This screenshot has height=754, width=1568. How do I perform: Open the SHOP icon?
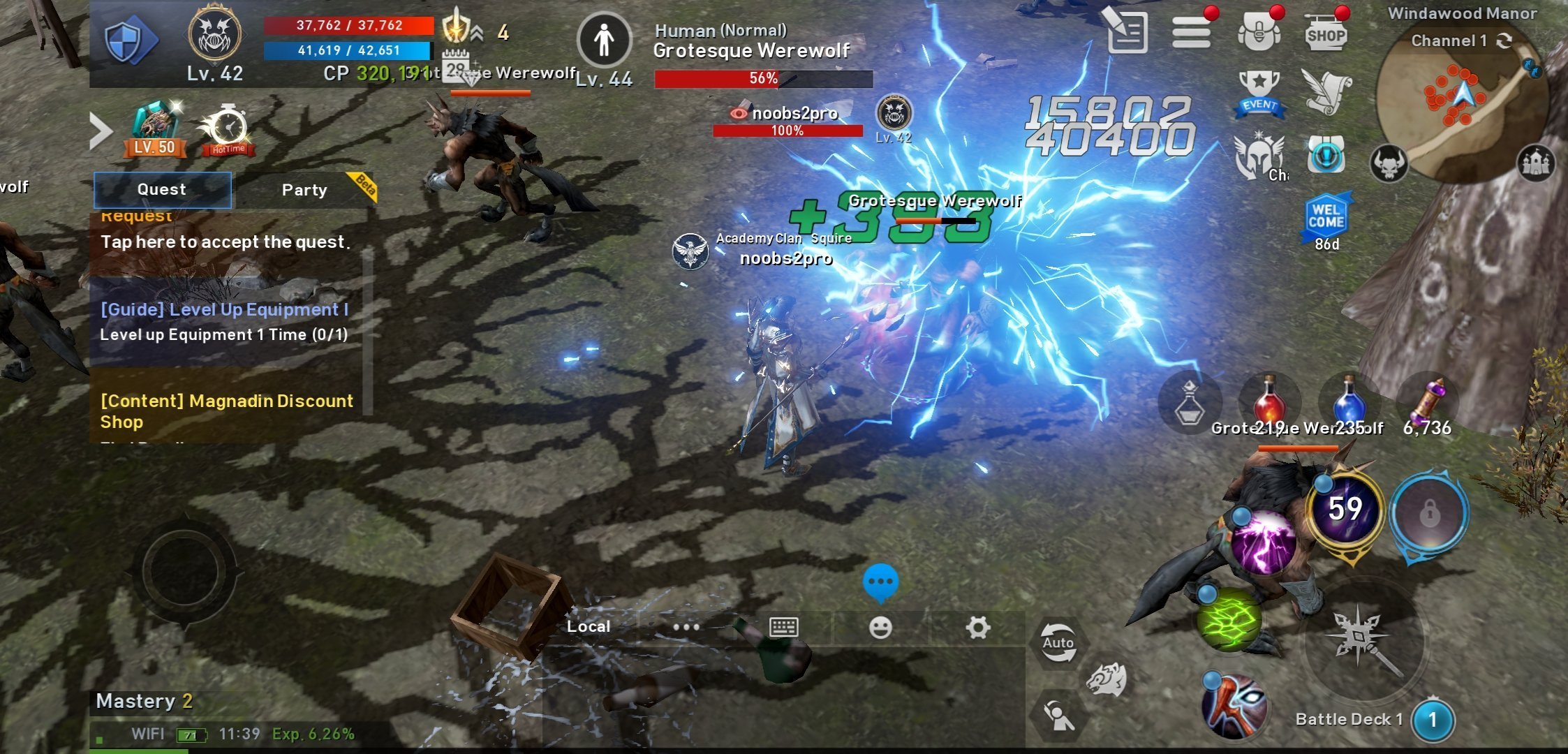pos(1325,33)
